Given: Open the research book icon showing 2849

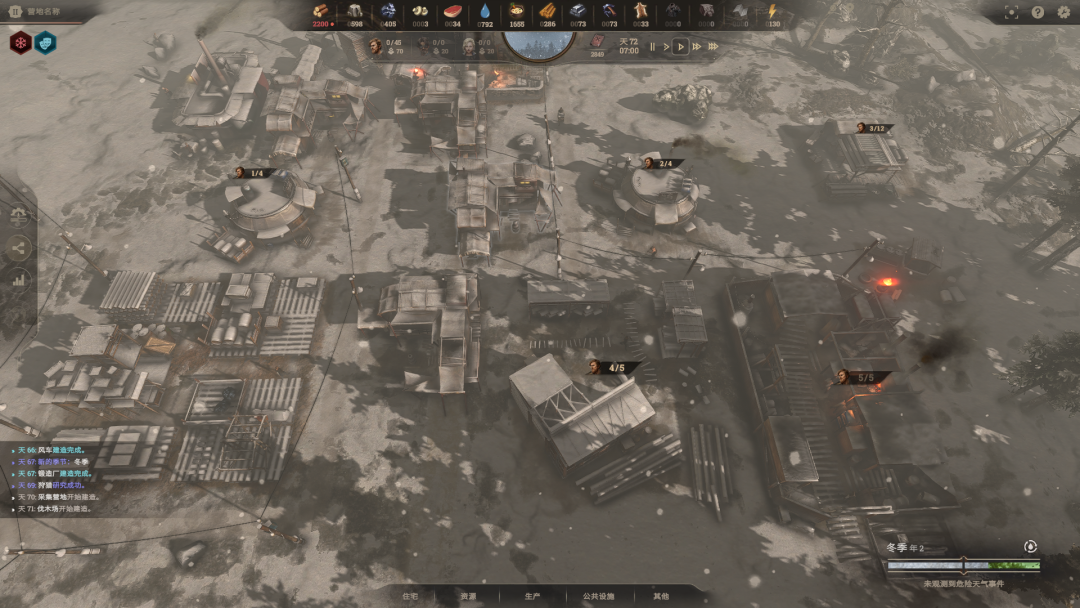Looking at the screenshot, I should pos(598,42).
